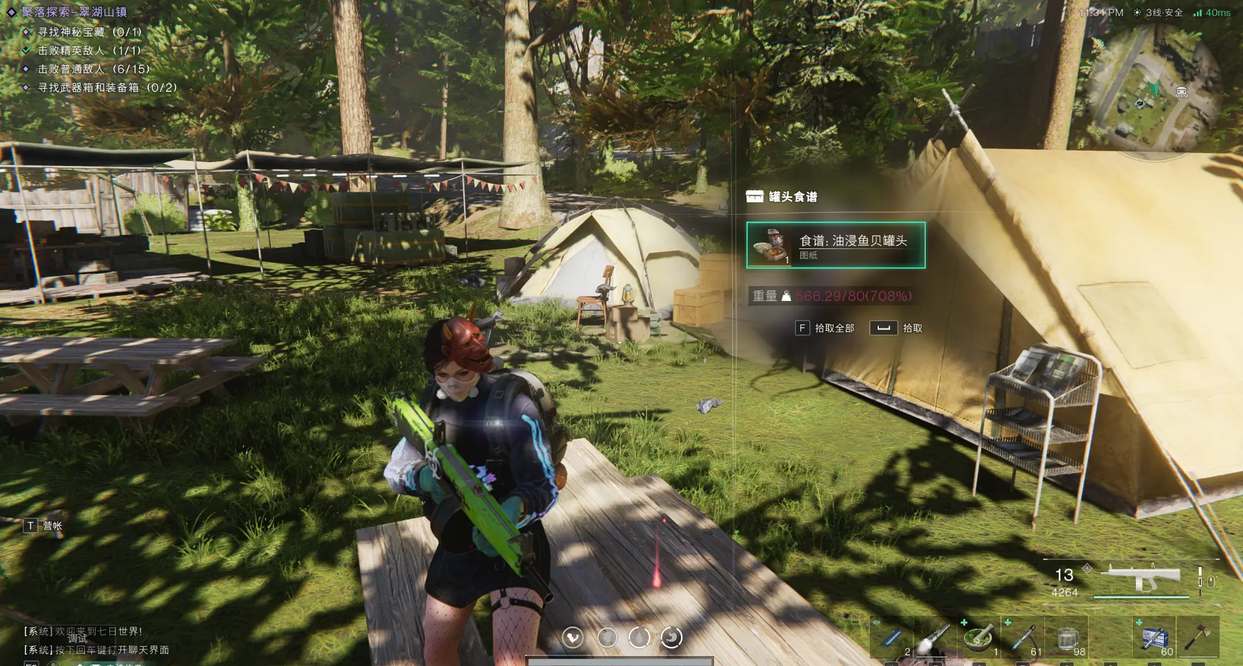This screenshot has height=666, width=1243.
Task: Click the crescent swirl status icon
Action: pyautogui.click(x=672, y=637)
